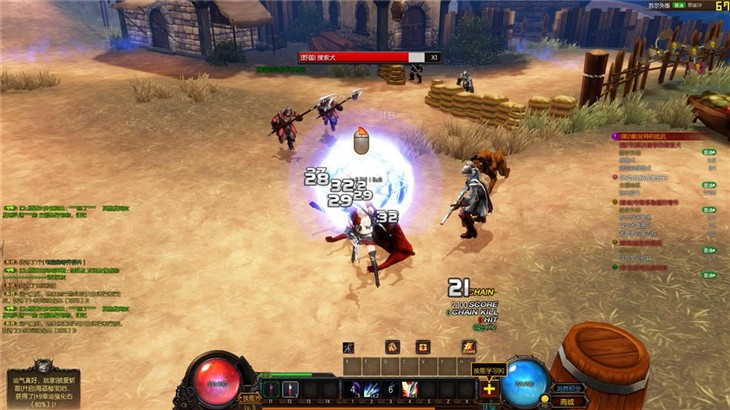This screenshot has width=730, height=410.
Task: Open the skill learning plus button
Action: pos(489,390)
